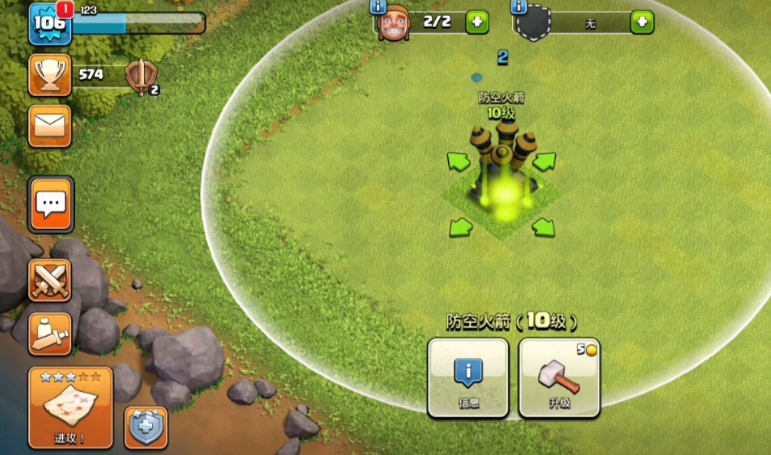The image size is (771, 455).
Task: Tap the 升级 upgrade hammer button
Action: (559, 377)
